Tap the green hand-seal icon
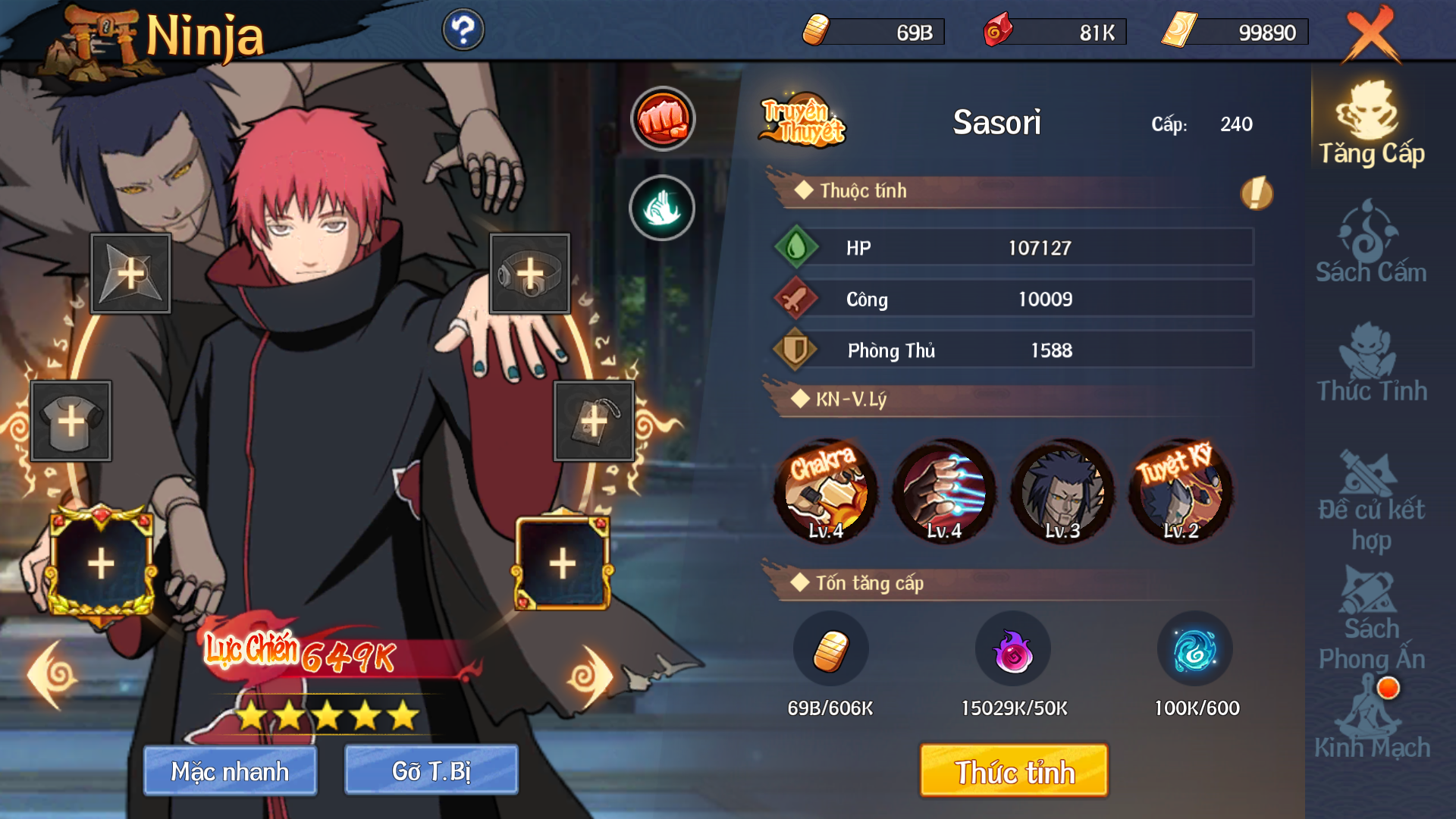 (662, 208)
